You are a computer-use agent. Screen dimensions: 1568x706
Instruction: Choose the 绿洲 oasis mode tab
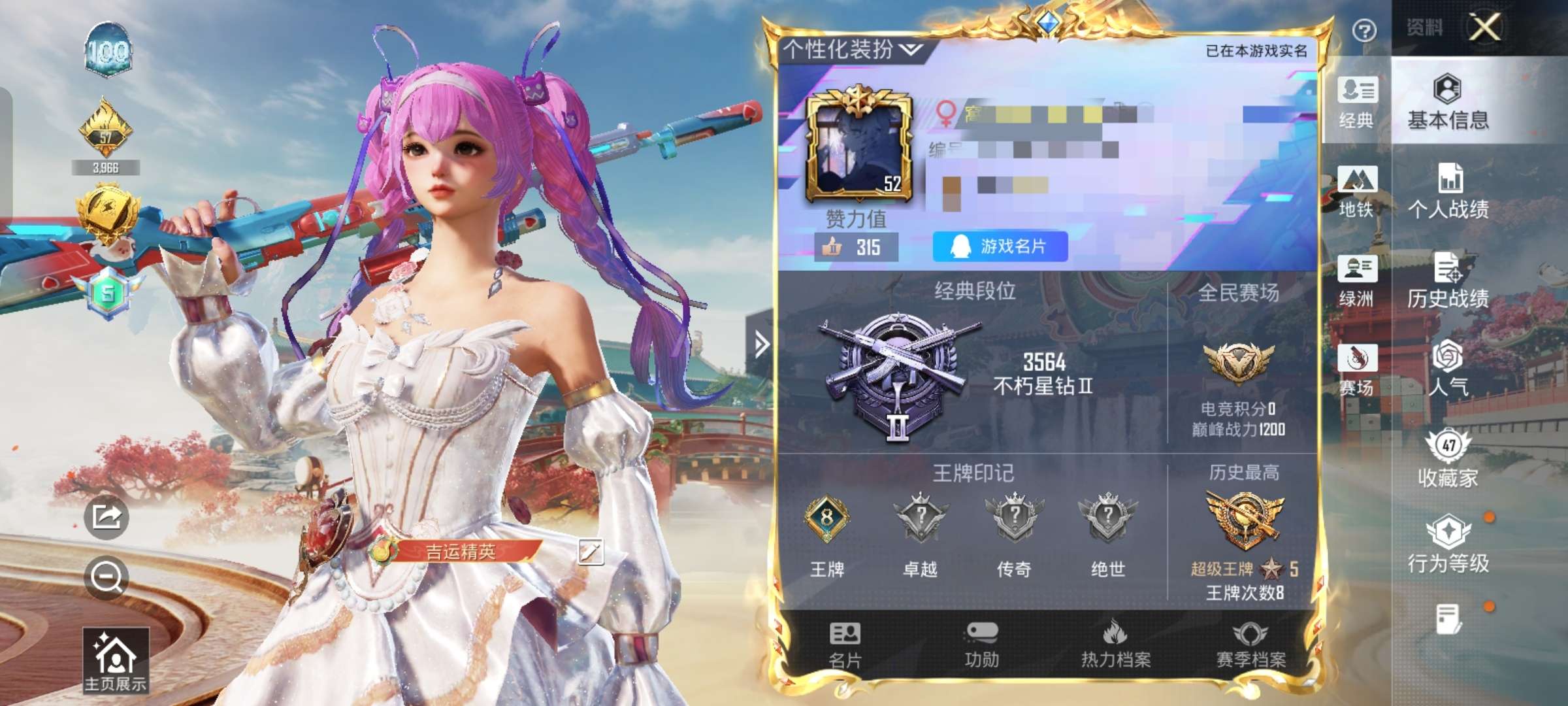[x=1357, y=281]
